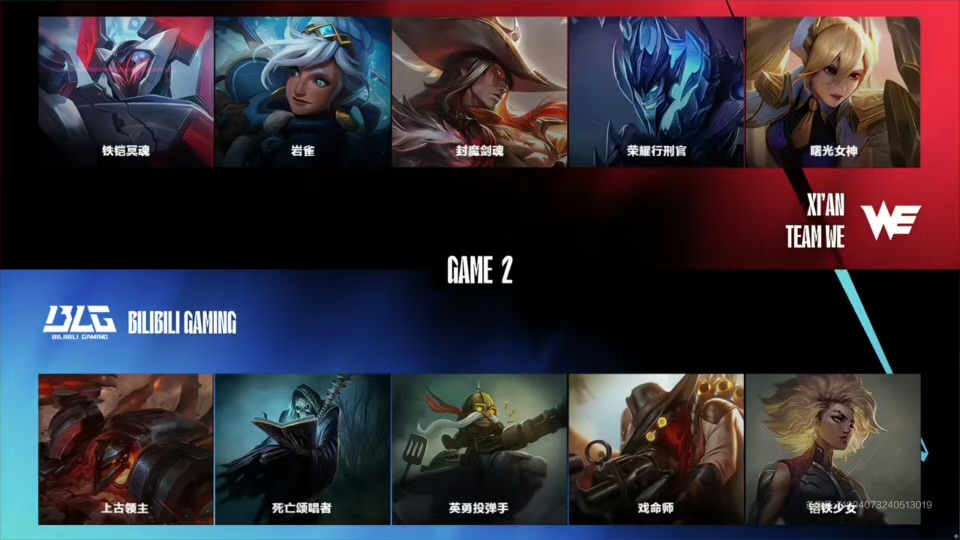The width and height of the screenshot is (960, 540).
Task: Pick the 铬铁少女 Rell champion card
Action: [833, 449]
